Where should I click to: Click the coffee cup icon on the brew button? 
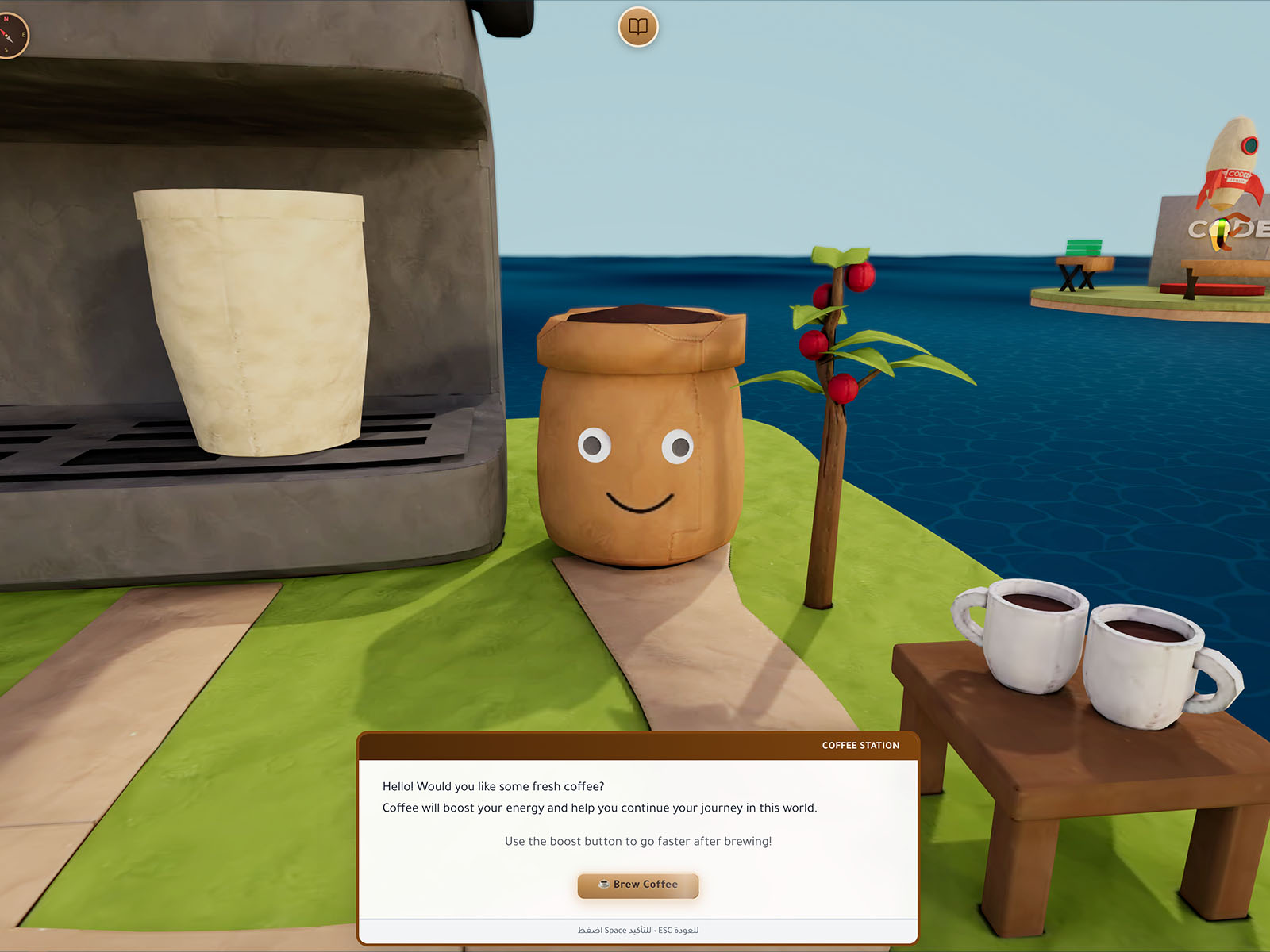click(603, 885)
